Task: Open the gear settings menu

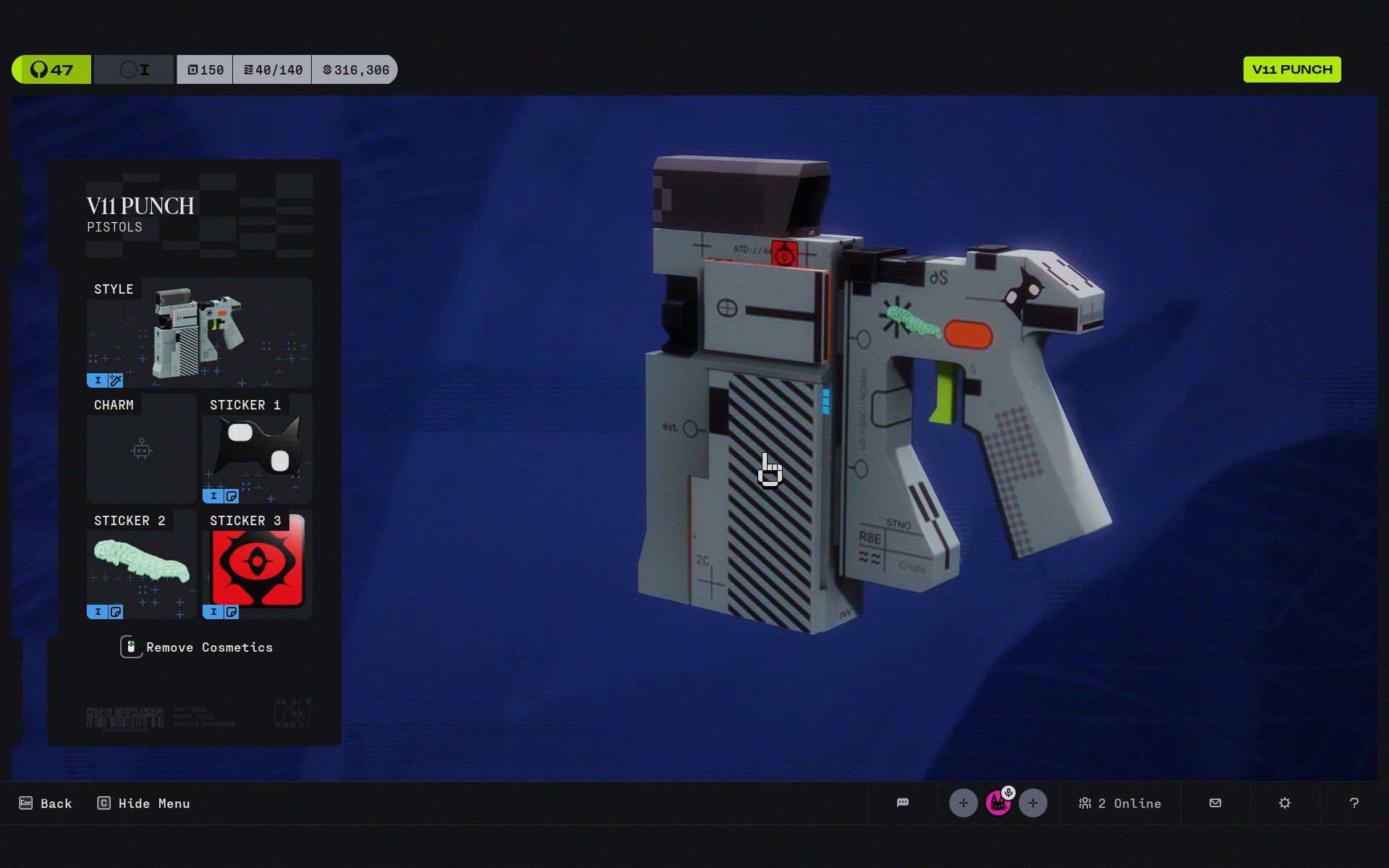Action: coord(1285,803)
